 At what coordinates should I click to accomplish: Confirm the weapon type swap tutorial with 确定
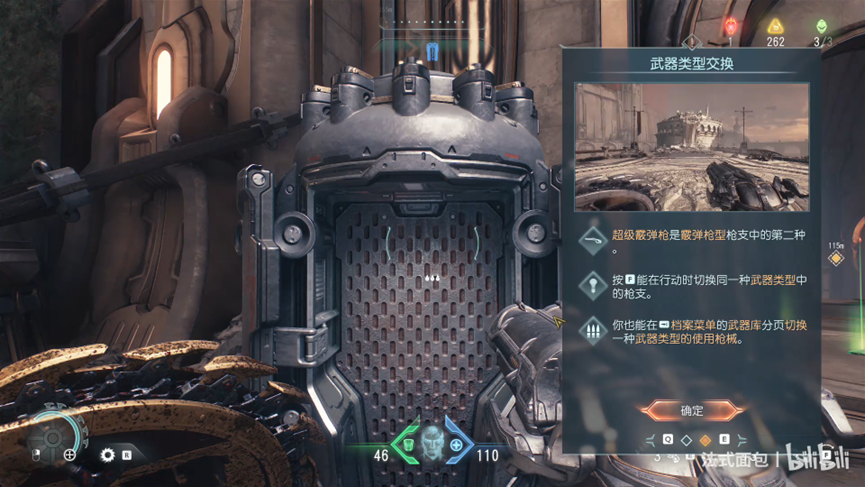[x=692, y=410]
